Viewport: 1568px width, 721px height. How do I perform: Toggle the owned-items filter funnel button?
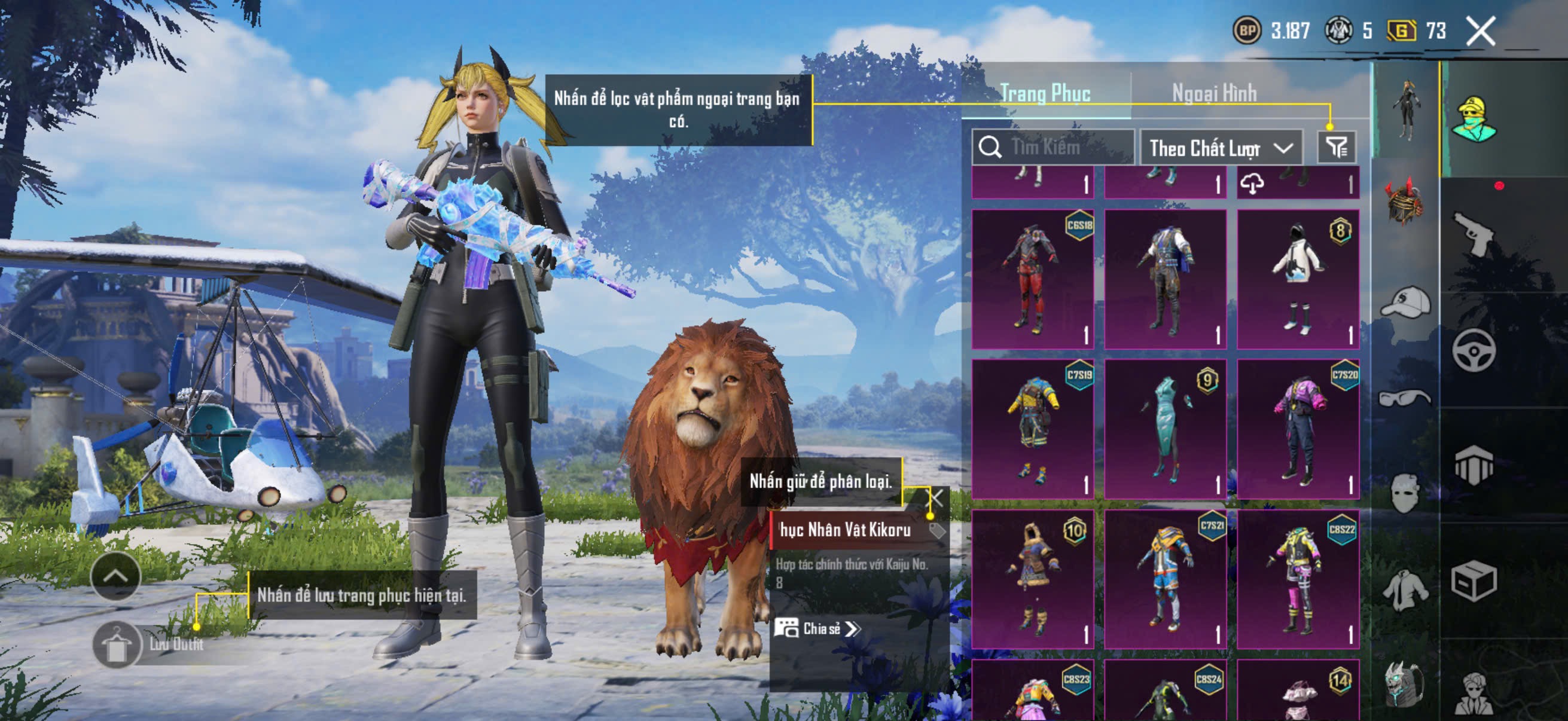point(1337,147)
